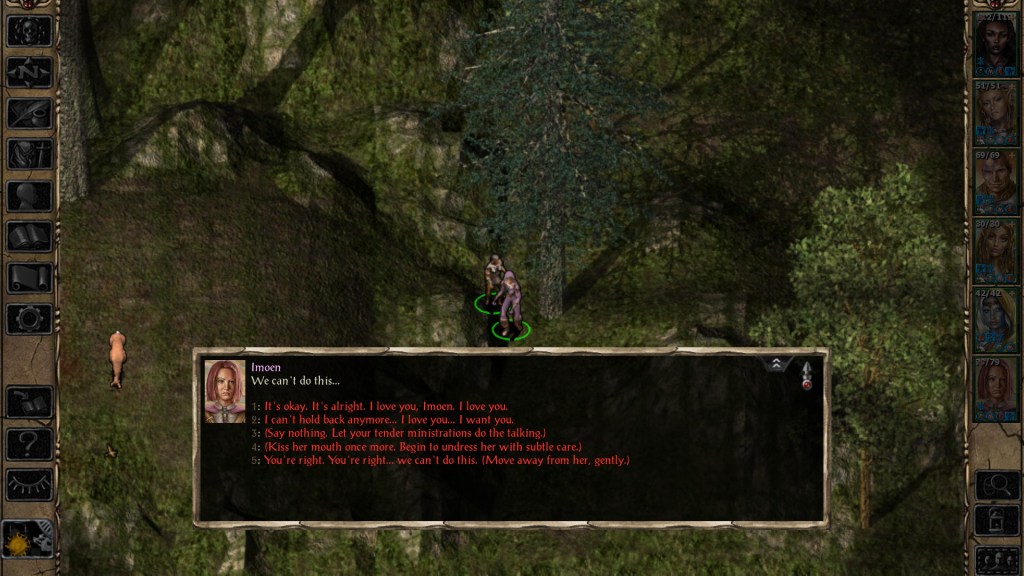Choose "You're right... we can't do this" reply
The height and width of the screenshot is (576, 1024).
coord(446,460)
